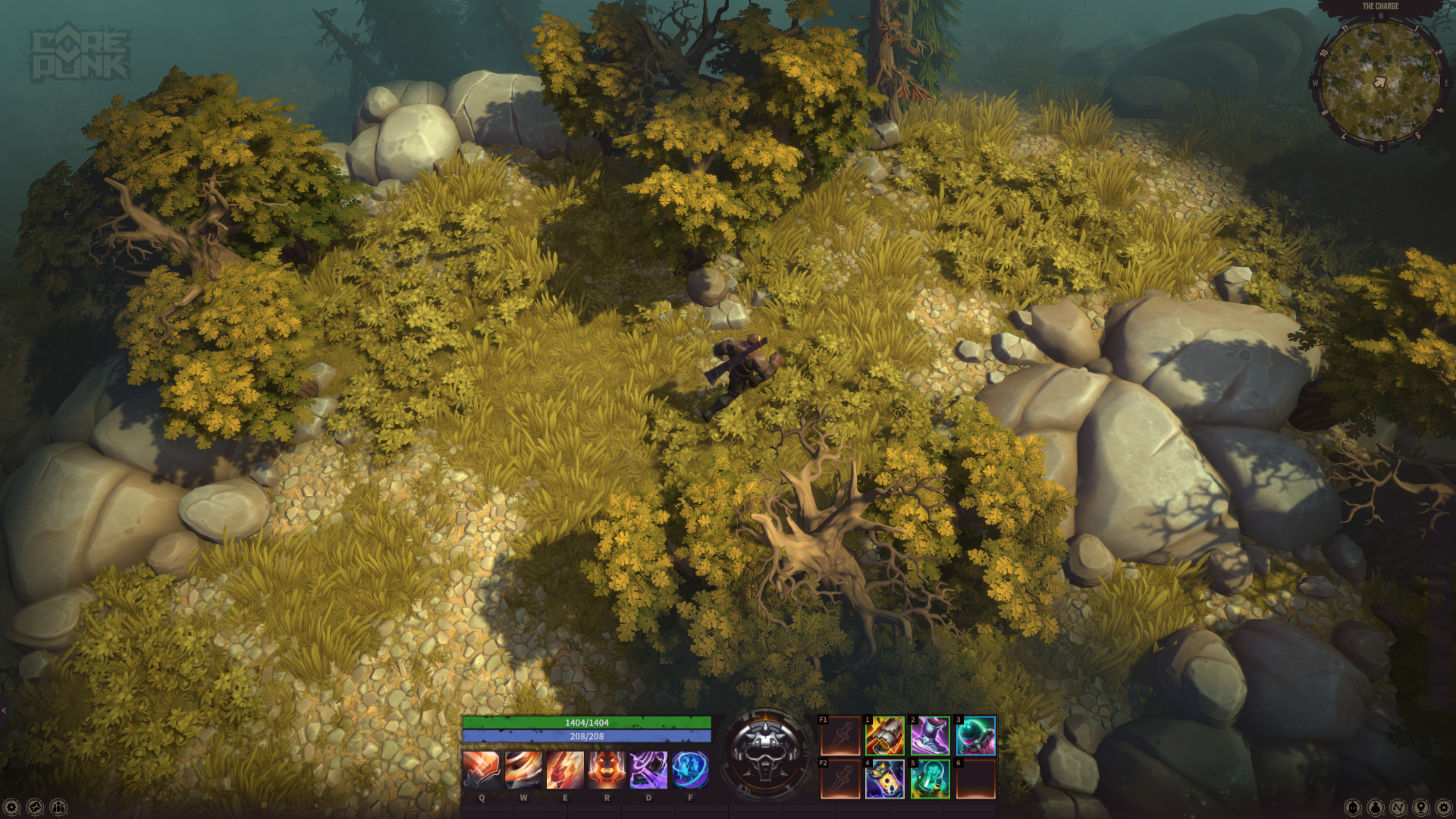
Task: Cast the D purple swirl ability
Action: coord(648,770)
